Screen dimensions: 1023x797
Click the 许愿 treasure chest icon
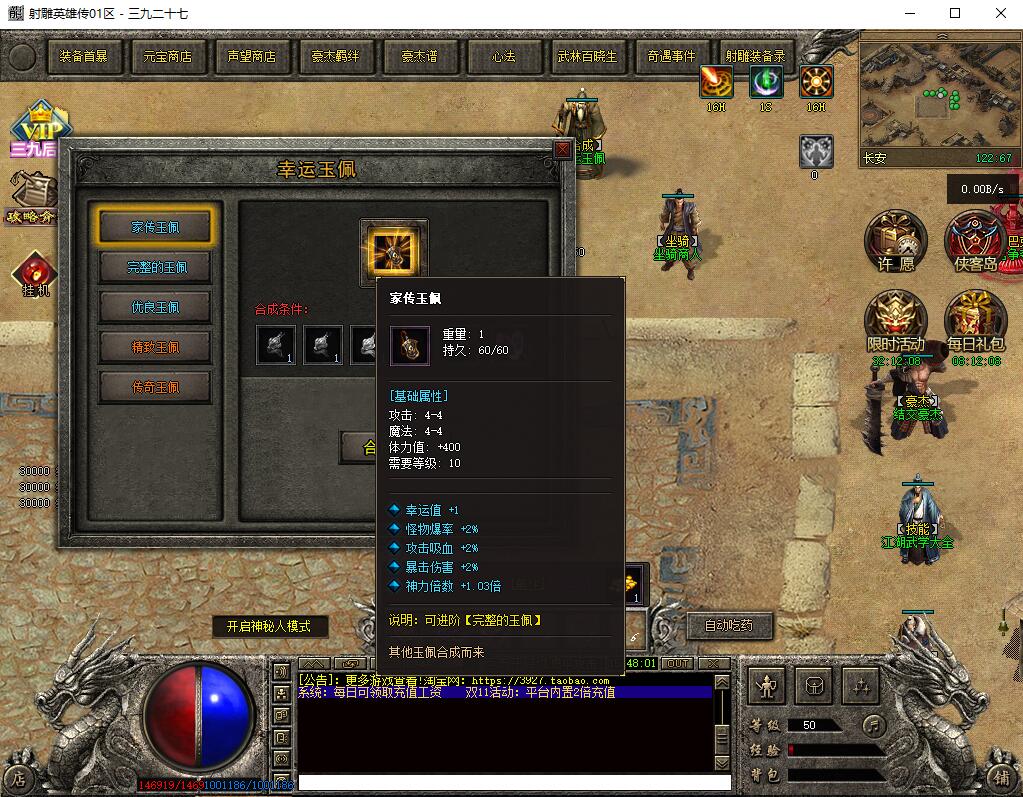coord(895,240)
